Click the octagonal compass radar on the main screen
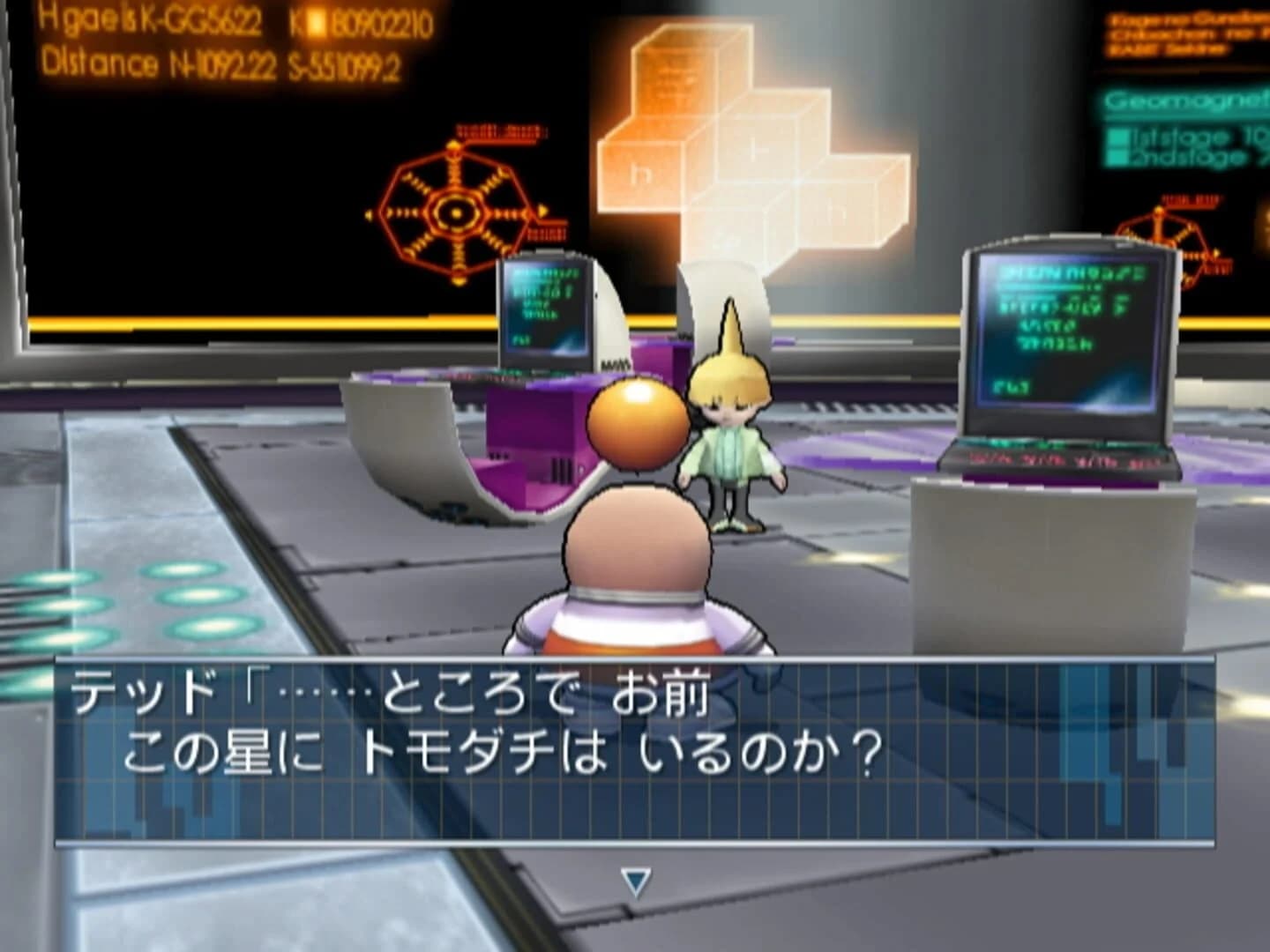 click(x=454, y=212)
